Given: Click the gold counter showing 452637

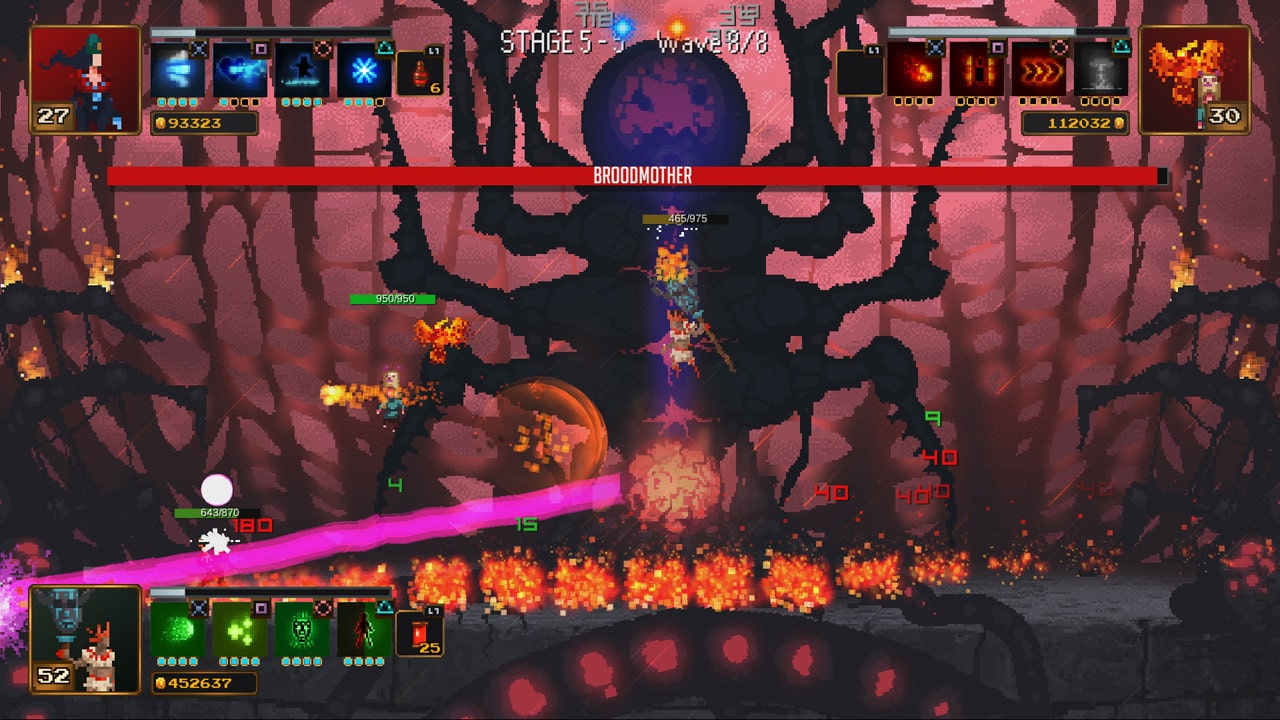Looking at the screenshot, I should tap(200, 680).
